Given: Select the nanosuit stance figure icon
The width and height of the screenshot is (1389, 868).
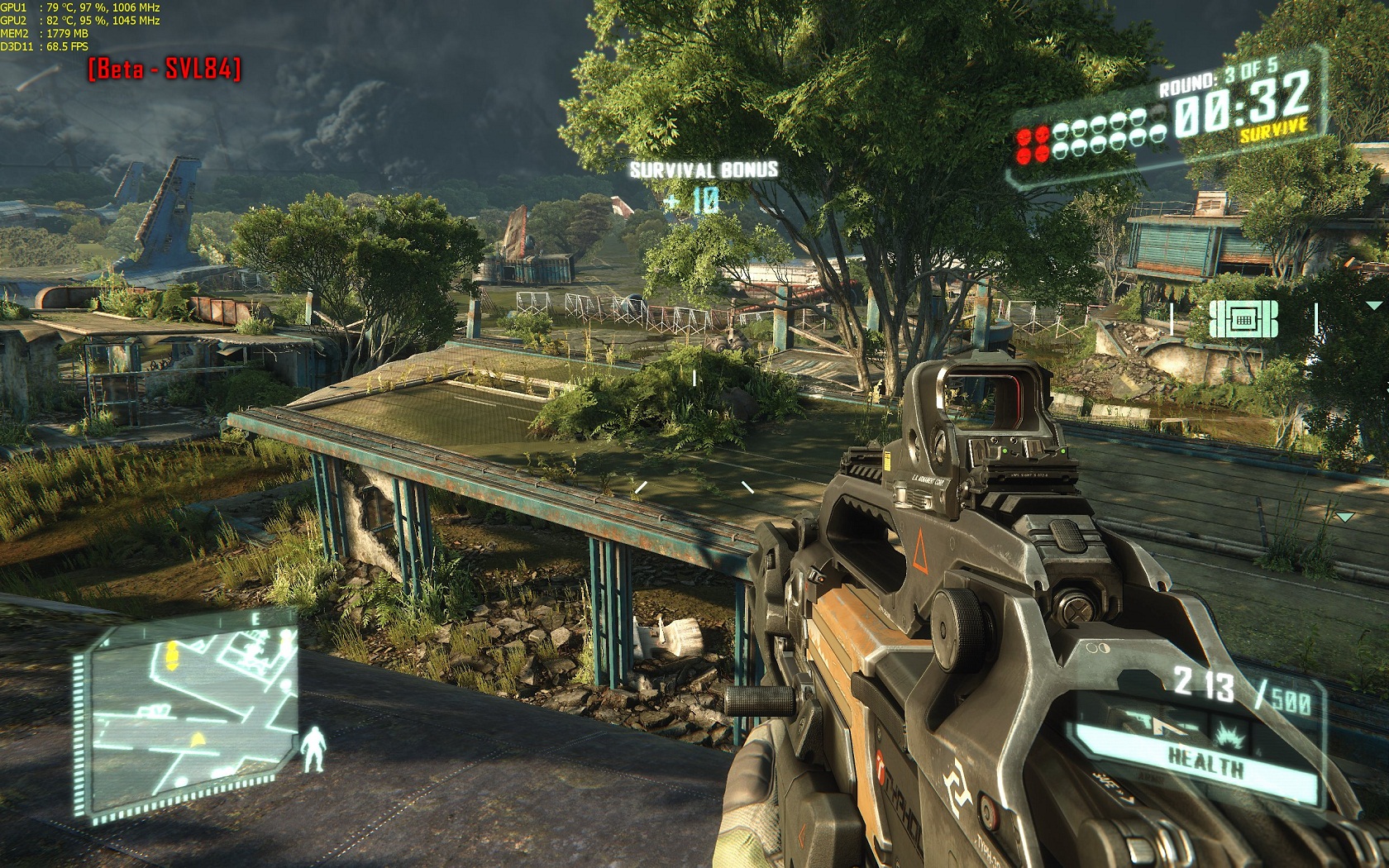Looking at the screenshot, I should point(313,749).
